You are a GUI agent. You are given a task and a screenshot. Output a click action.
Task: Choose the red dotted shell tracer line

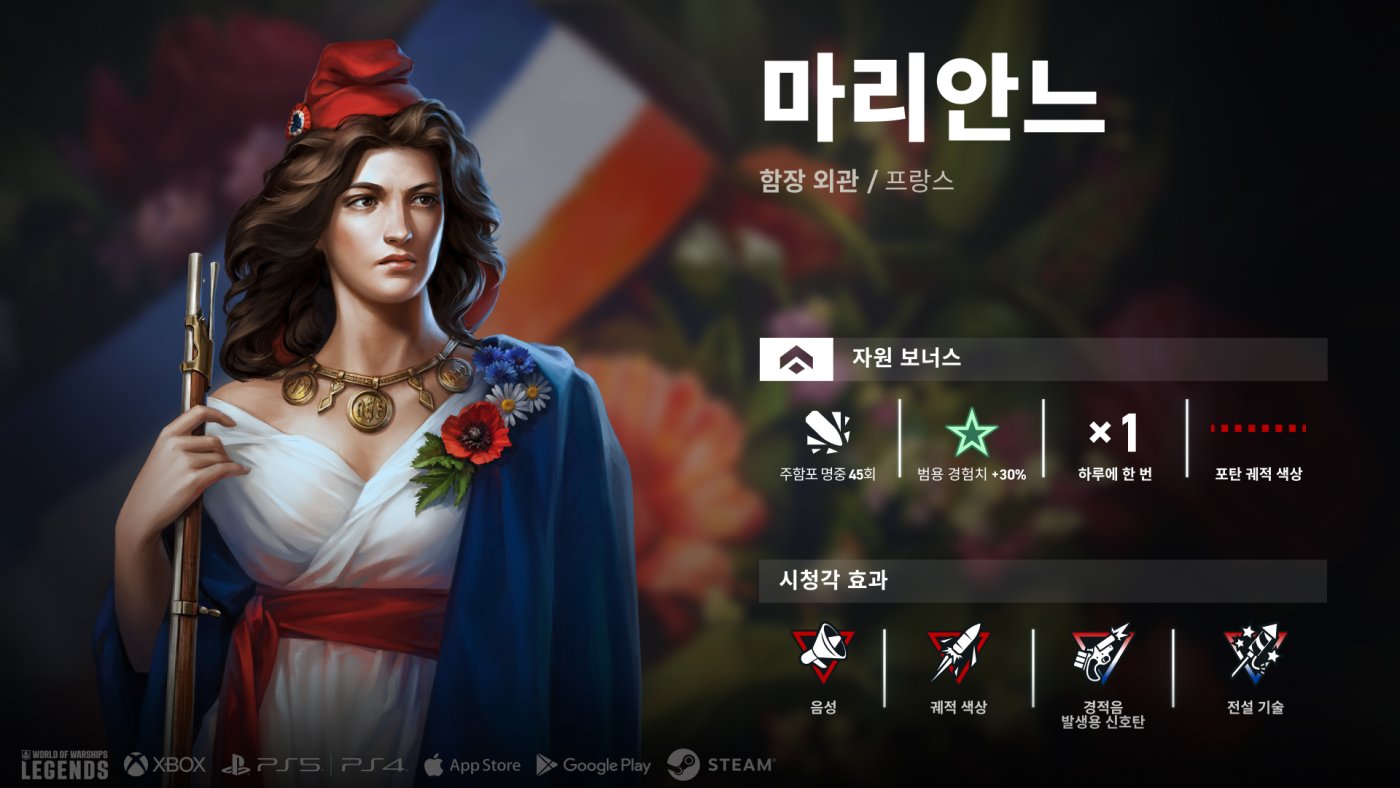tap(1258, 429)
